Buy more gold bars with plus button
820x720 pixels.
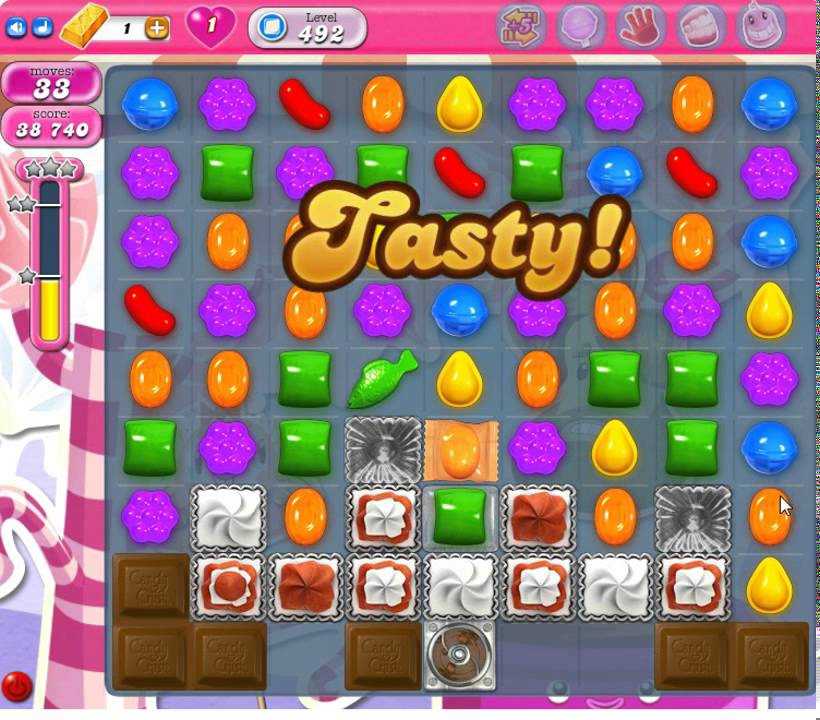(157, 28)
